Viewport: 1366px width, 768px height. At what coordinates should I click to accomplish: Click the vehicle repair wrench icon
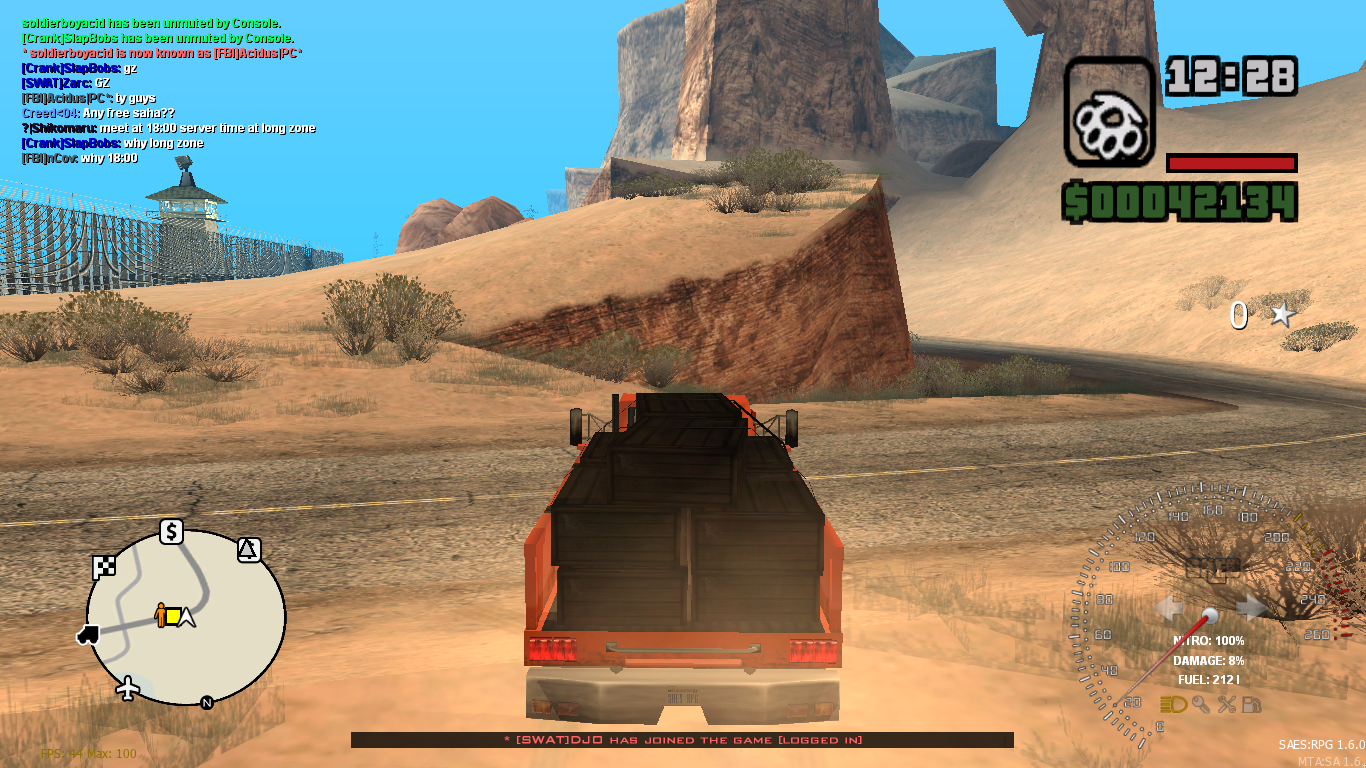pos(1228,706)
